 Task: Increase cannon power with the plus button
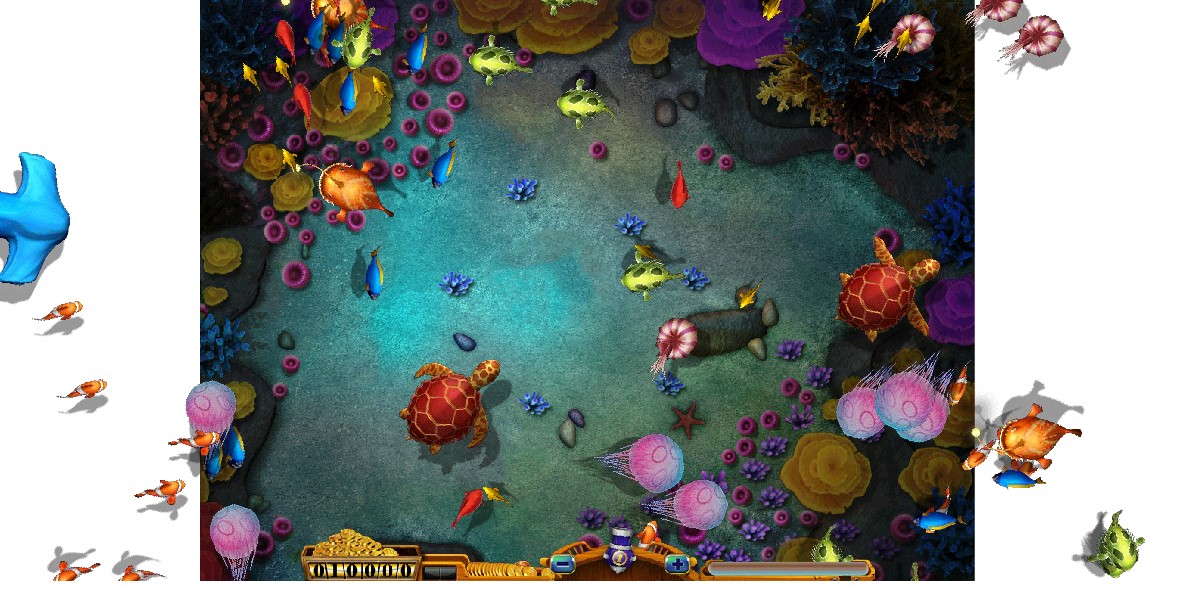coord(677,565)
